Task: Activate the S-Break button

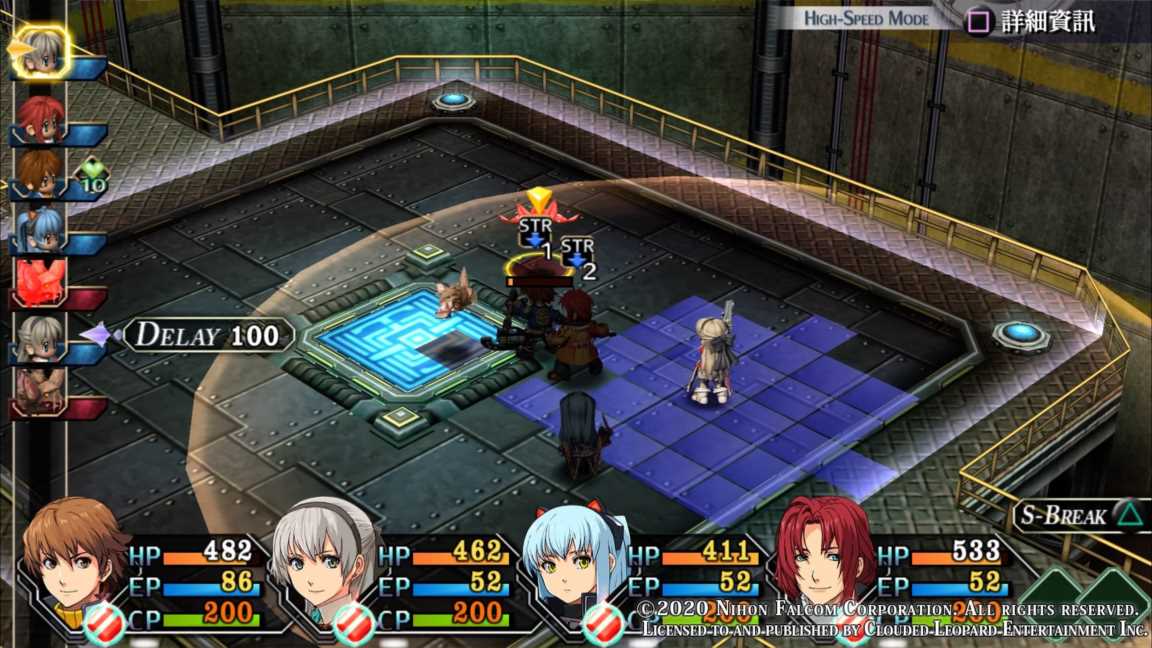Action: pyautogui.click(x=1074, y=516)
